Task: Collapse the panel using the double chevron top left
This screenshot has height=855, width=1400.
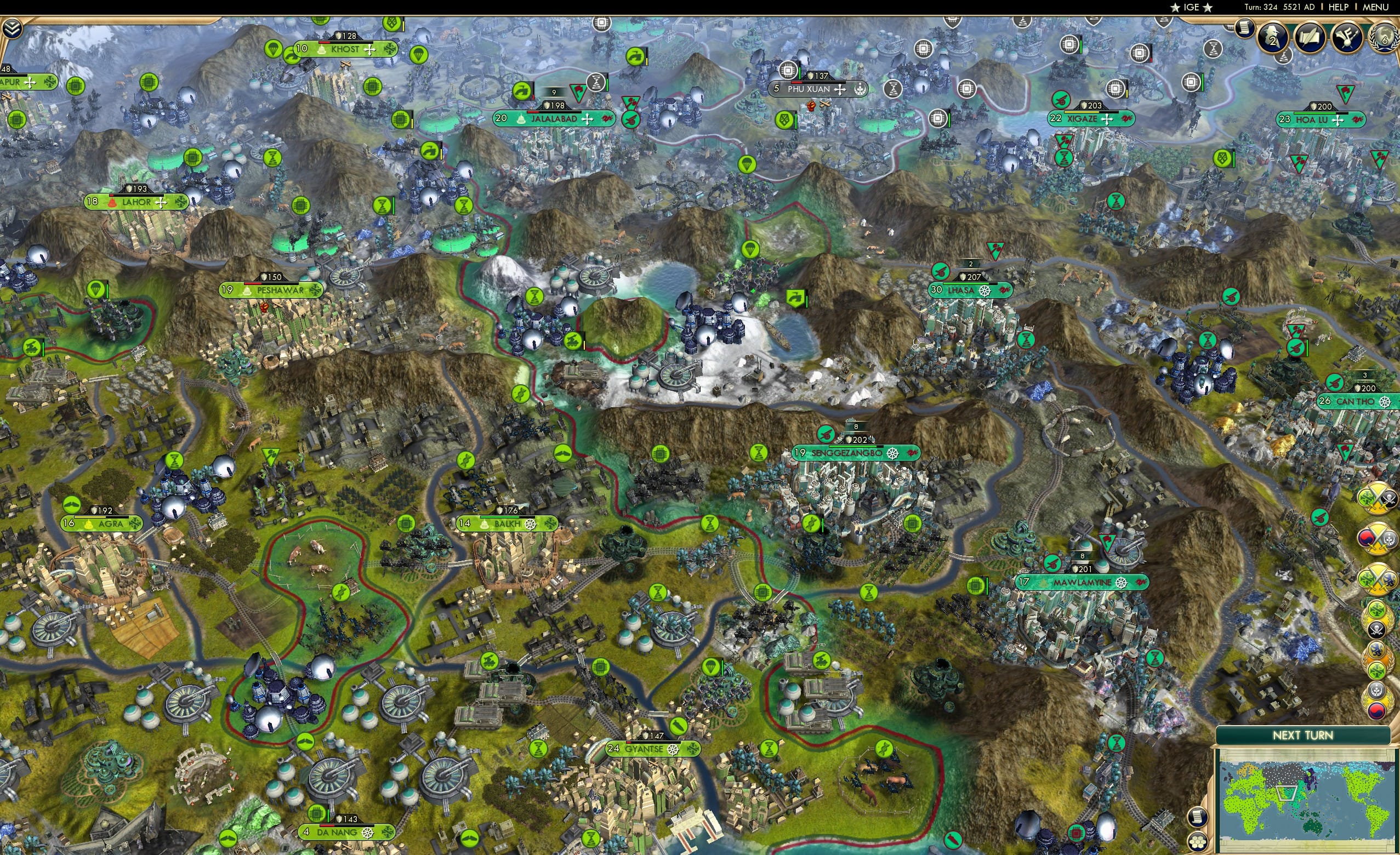Action: click(12, 28)
